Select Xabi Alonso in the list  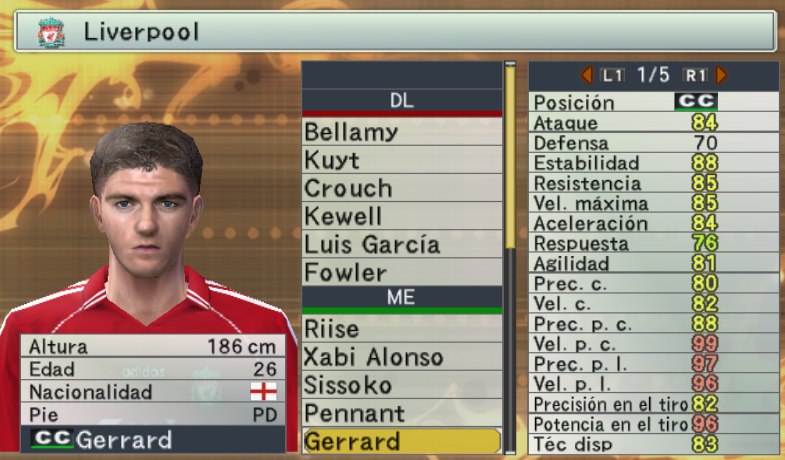pos(401,357)
